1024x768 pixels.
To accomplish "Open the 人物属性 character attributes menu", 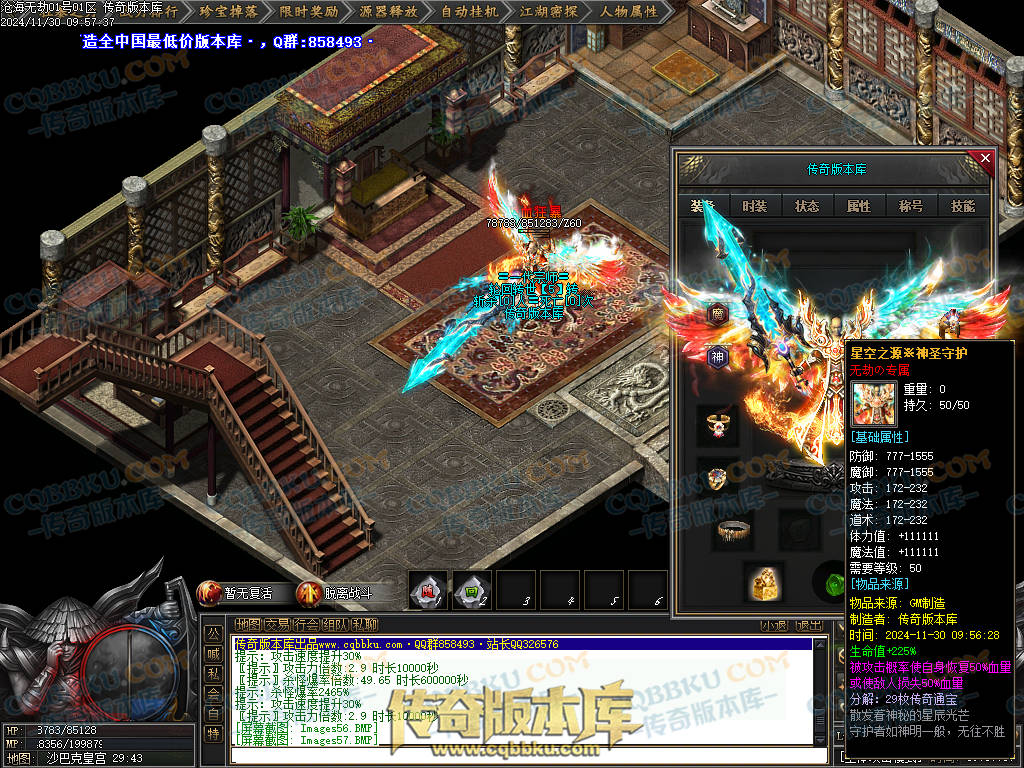I will point(629,12).
